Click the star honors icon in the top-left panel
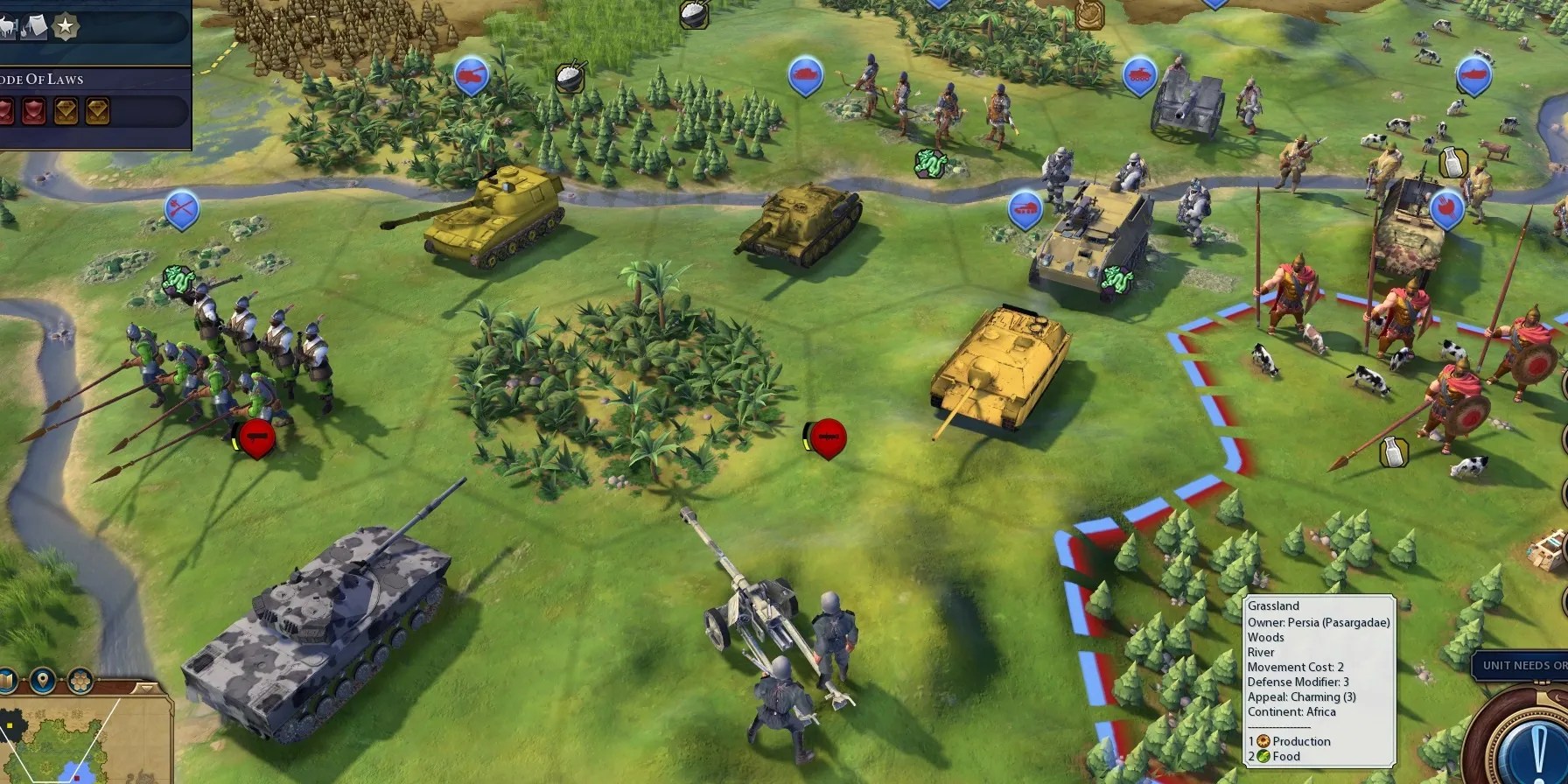Image resolution: width=1568 pixels, height=784 pixels. coord(66,26)
